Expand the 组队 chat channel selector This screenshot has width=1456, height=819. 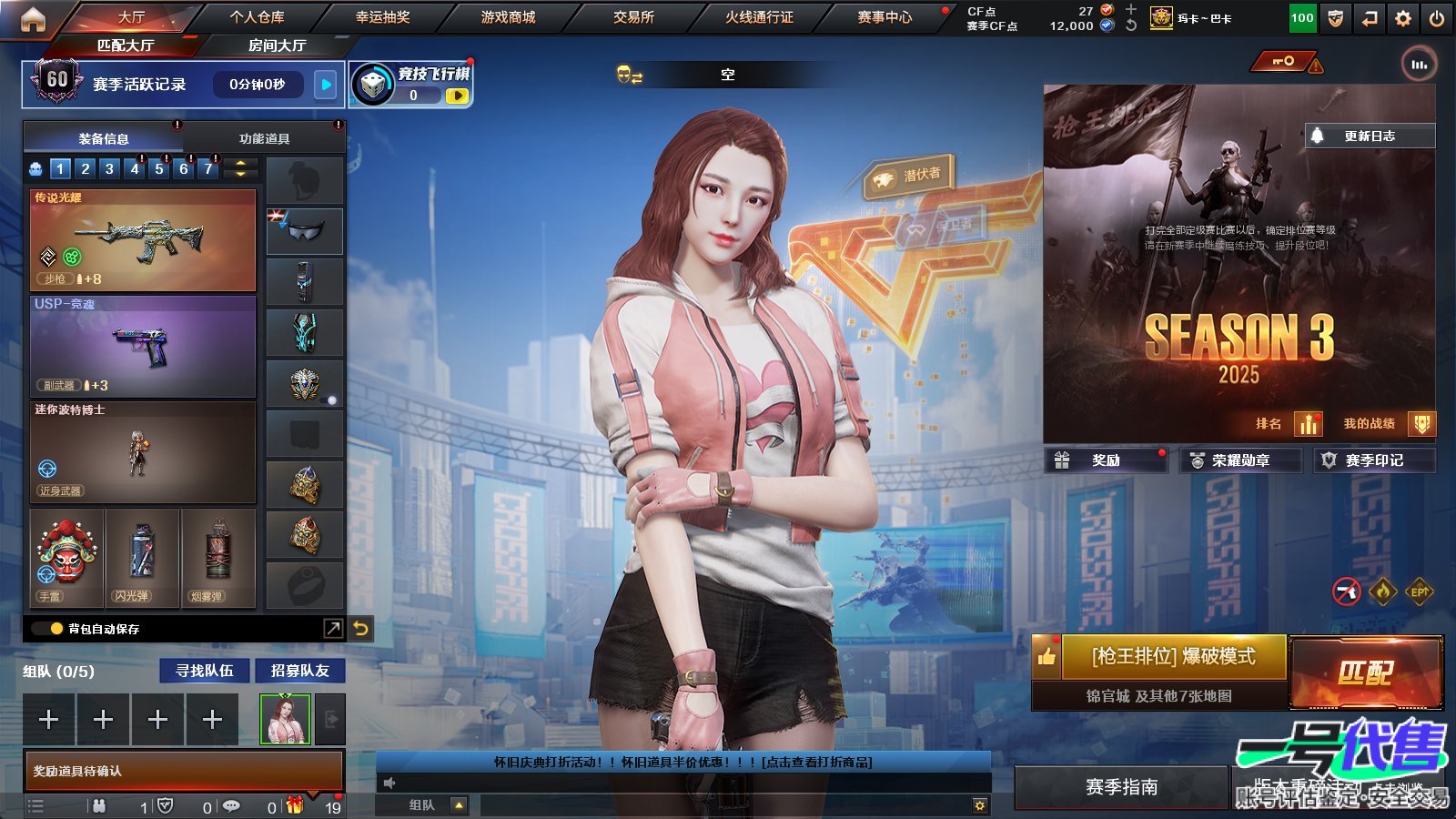(x=460, y=805)
